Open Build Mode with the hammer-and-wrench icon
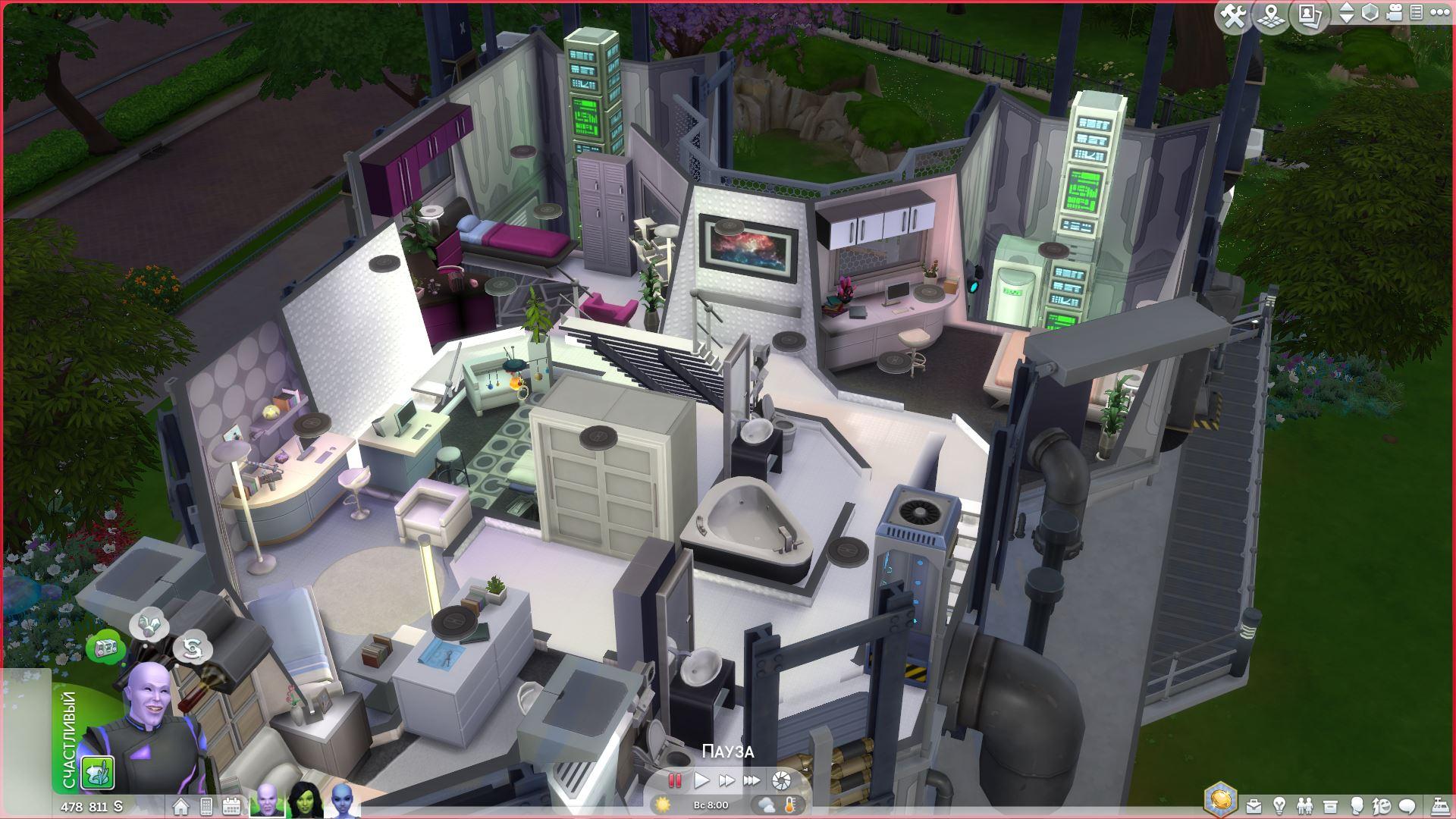The height and width of the screenshot is (819, 1456). [x=1234, y=15]
